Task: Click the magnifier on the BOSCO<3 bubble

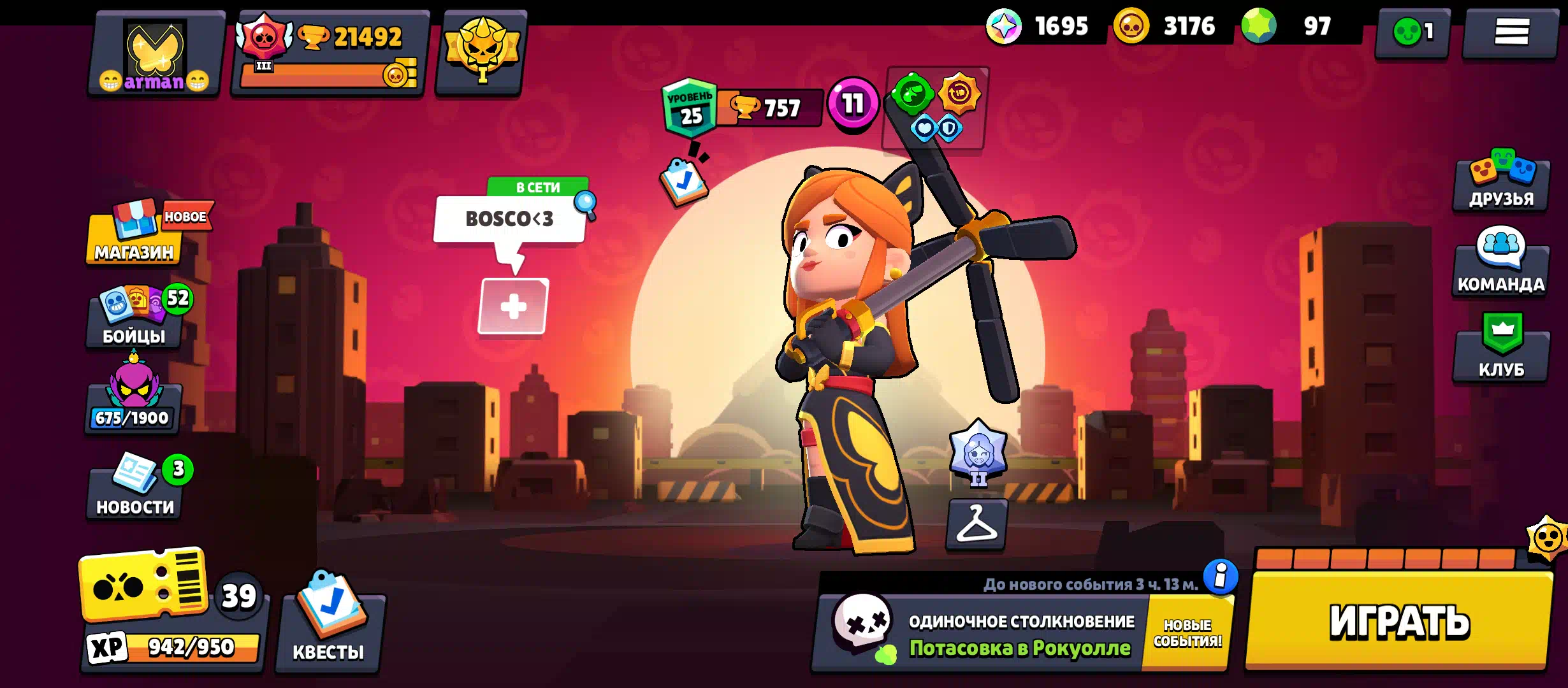Action: pos(585,204)
